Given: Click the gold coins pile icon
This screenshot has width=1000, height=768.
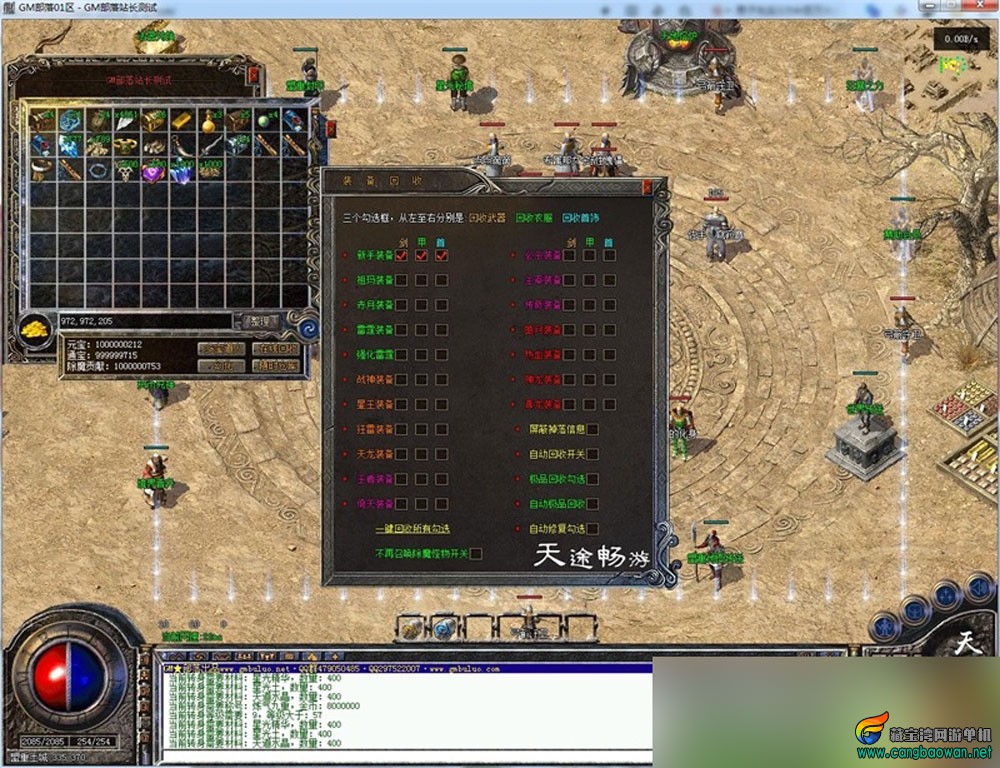Looking at the screenshot, I should pos(36,330).
